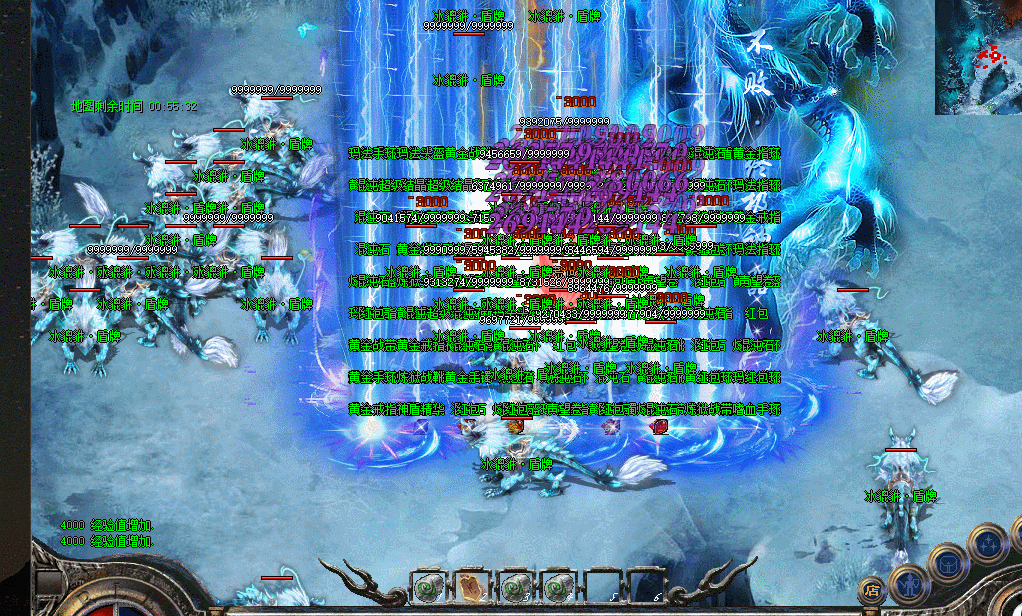Open the round 店 shop button
Screen dimensions: 1022x616
tap(872, 589)
